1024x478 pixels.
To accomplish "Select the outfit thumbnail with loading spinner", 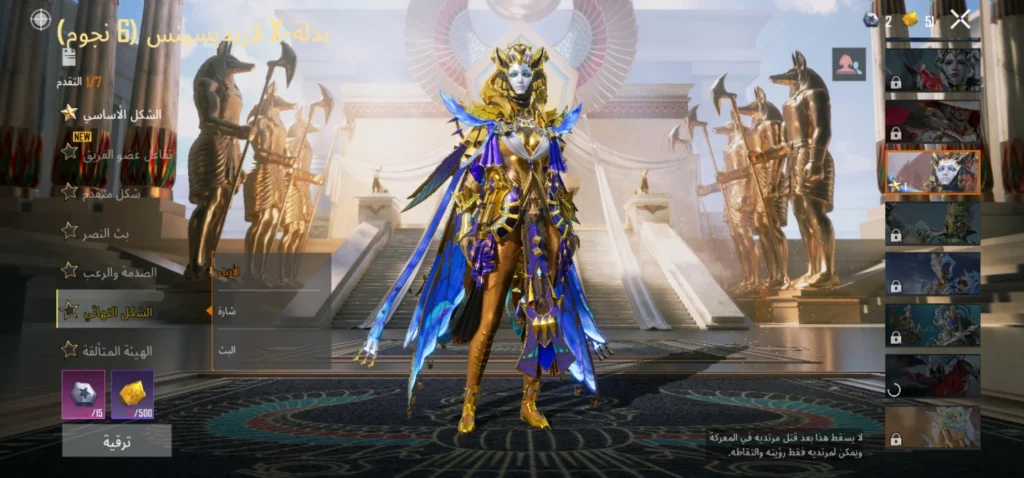I will tap(932, 375).
